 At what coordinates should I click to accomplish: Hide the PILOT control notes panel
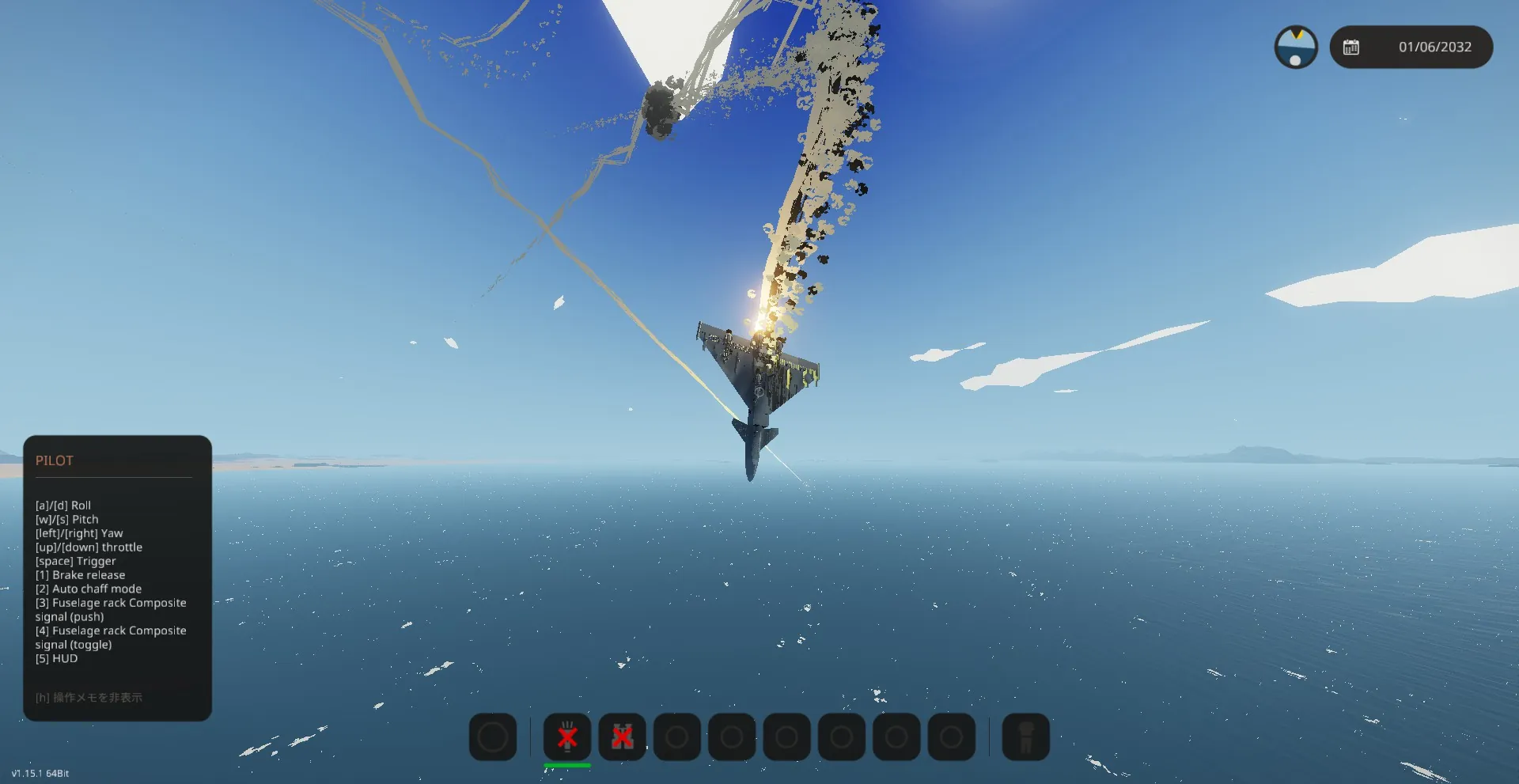(x=89, y=698)
